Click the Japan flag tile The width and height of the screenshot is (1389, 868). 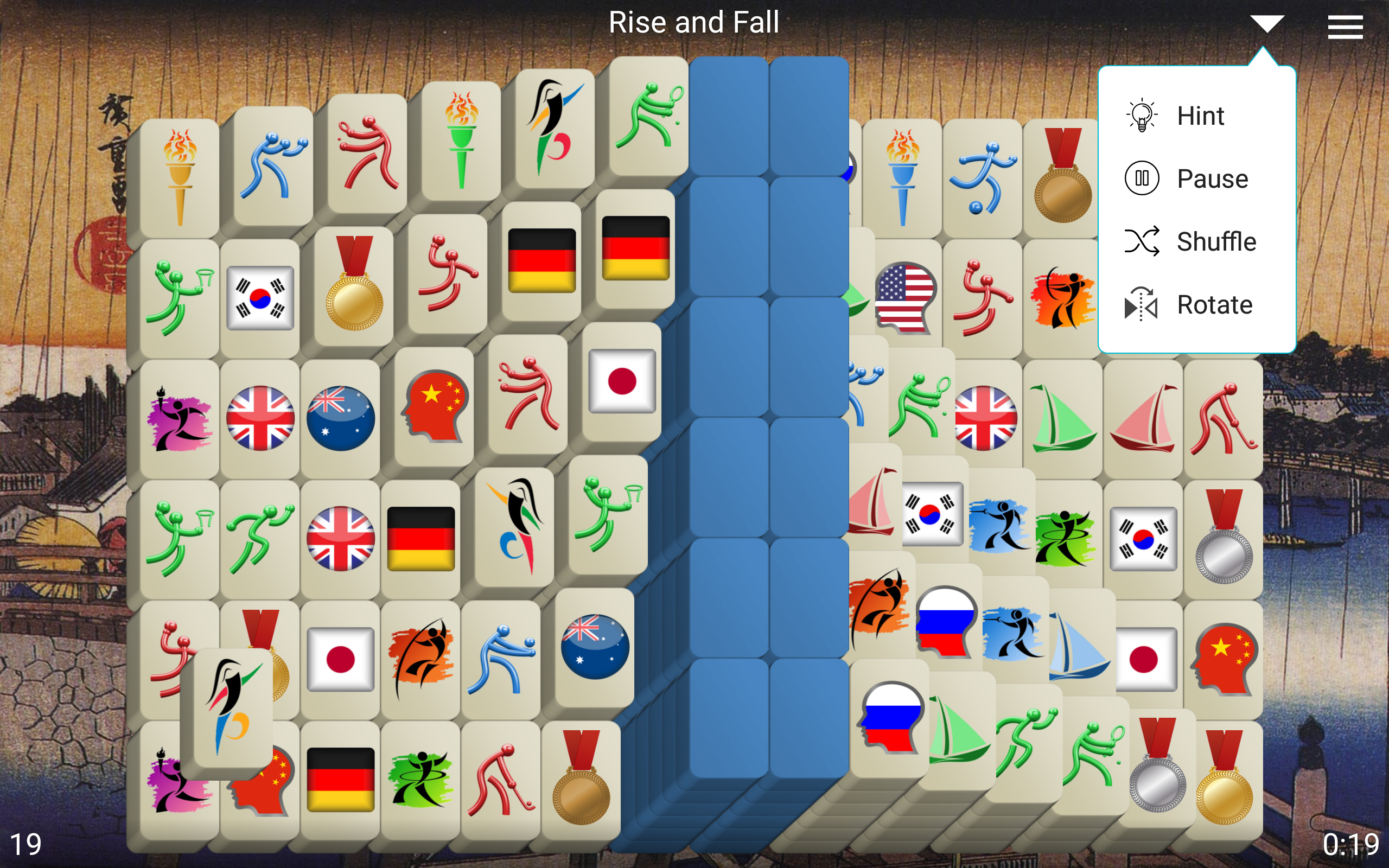(622, 382)
